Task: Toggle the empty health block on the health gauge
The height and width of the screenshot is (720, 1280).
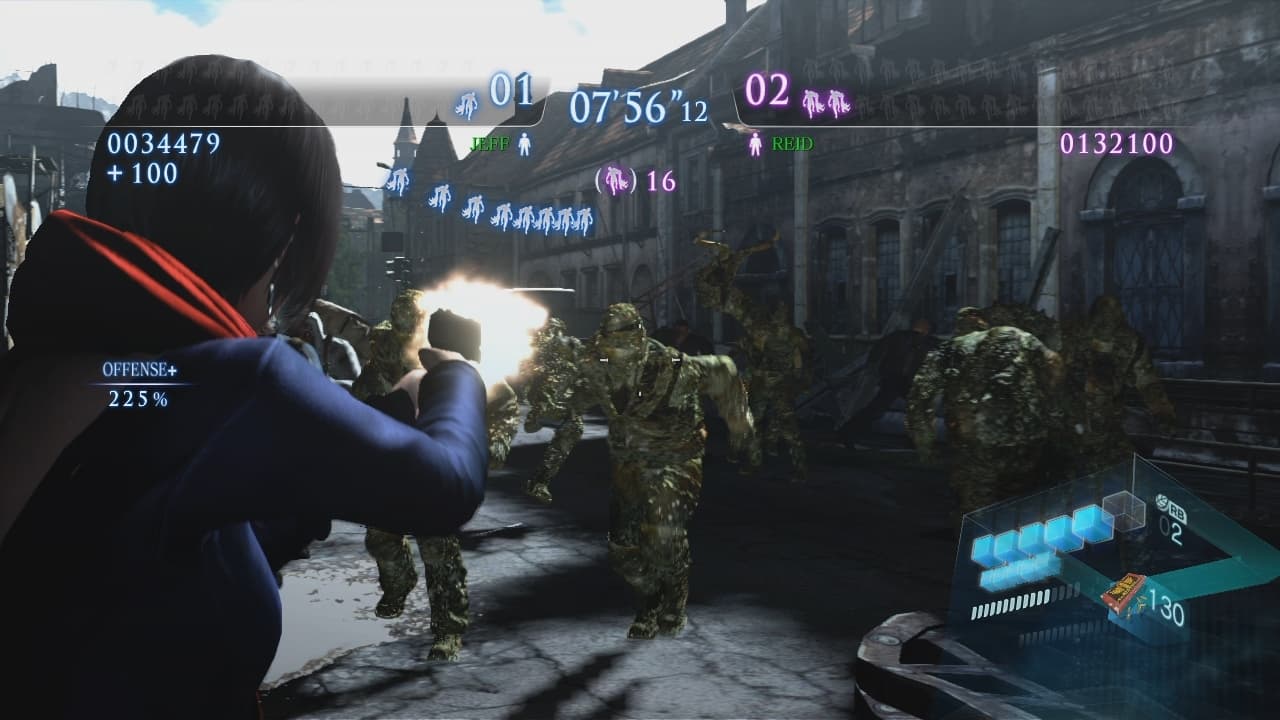Action: coord(1123,513)
